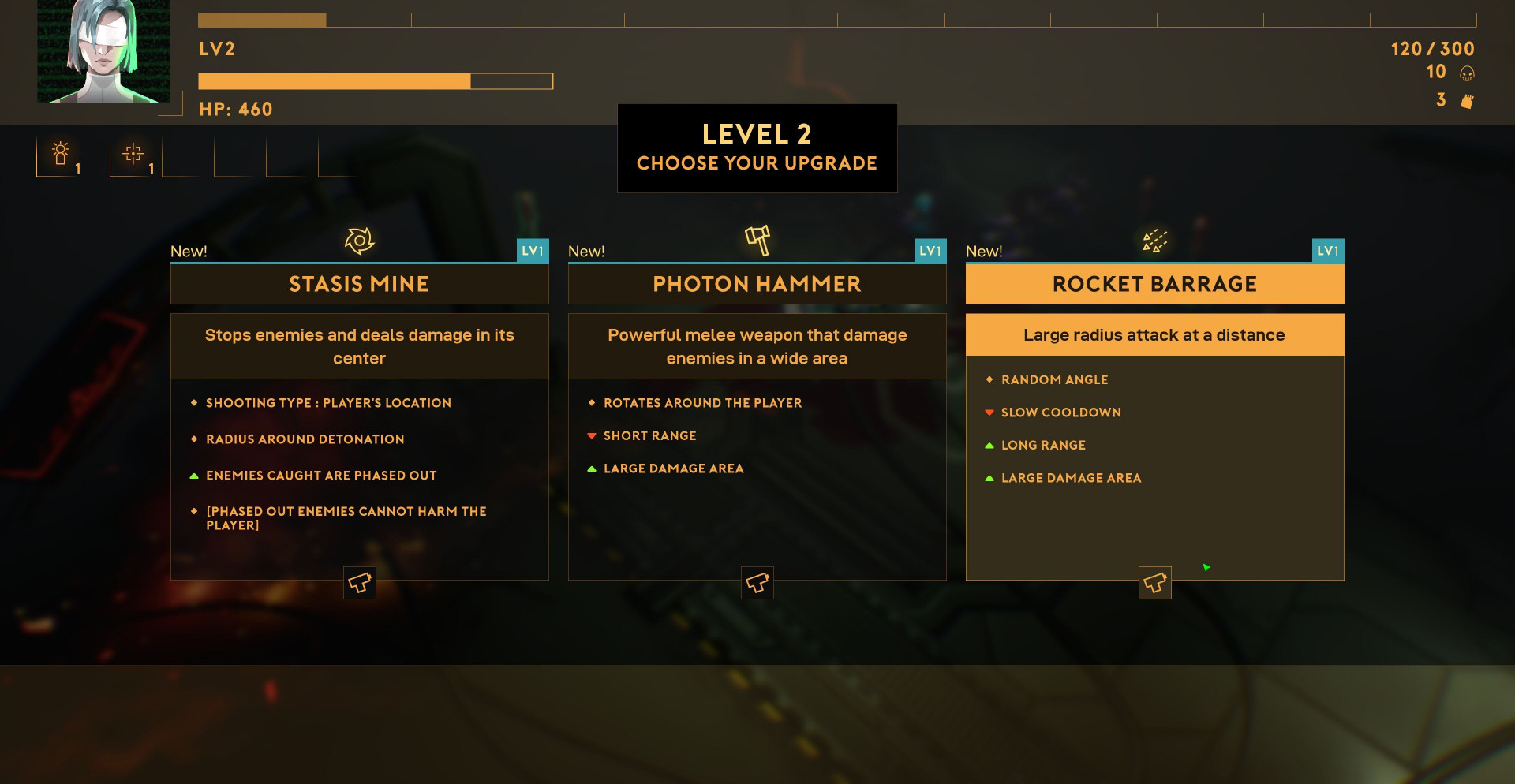Select the crosshair weapon slot icon
The height and width of the screenshot is (784, 1515).
tap(133, 155)
